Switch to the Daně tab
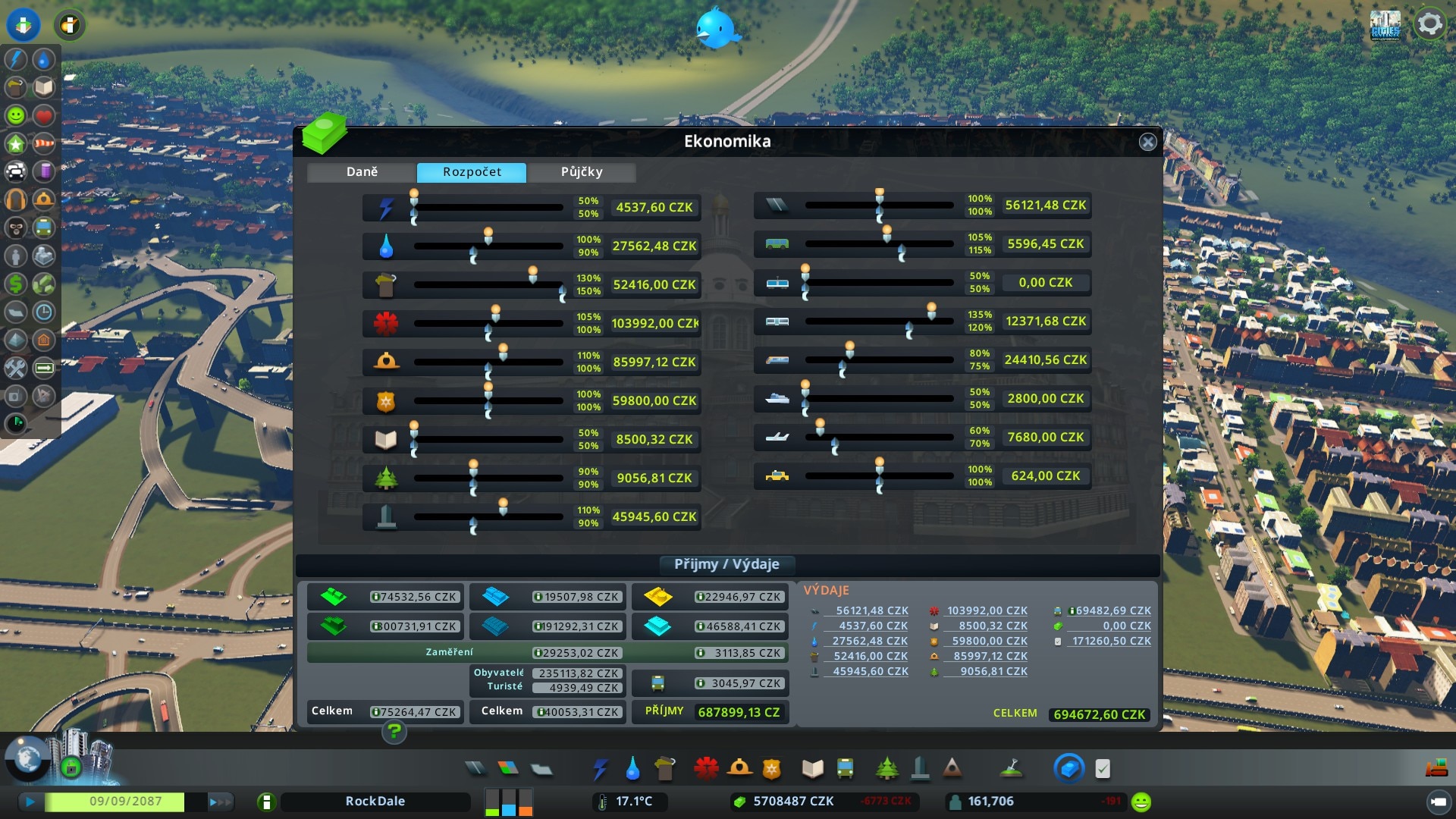 (x=362, y=172)
